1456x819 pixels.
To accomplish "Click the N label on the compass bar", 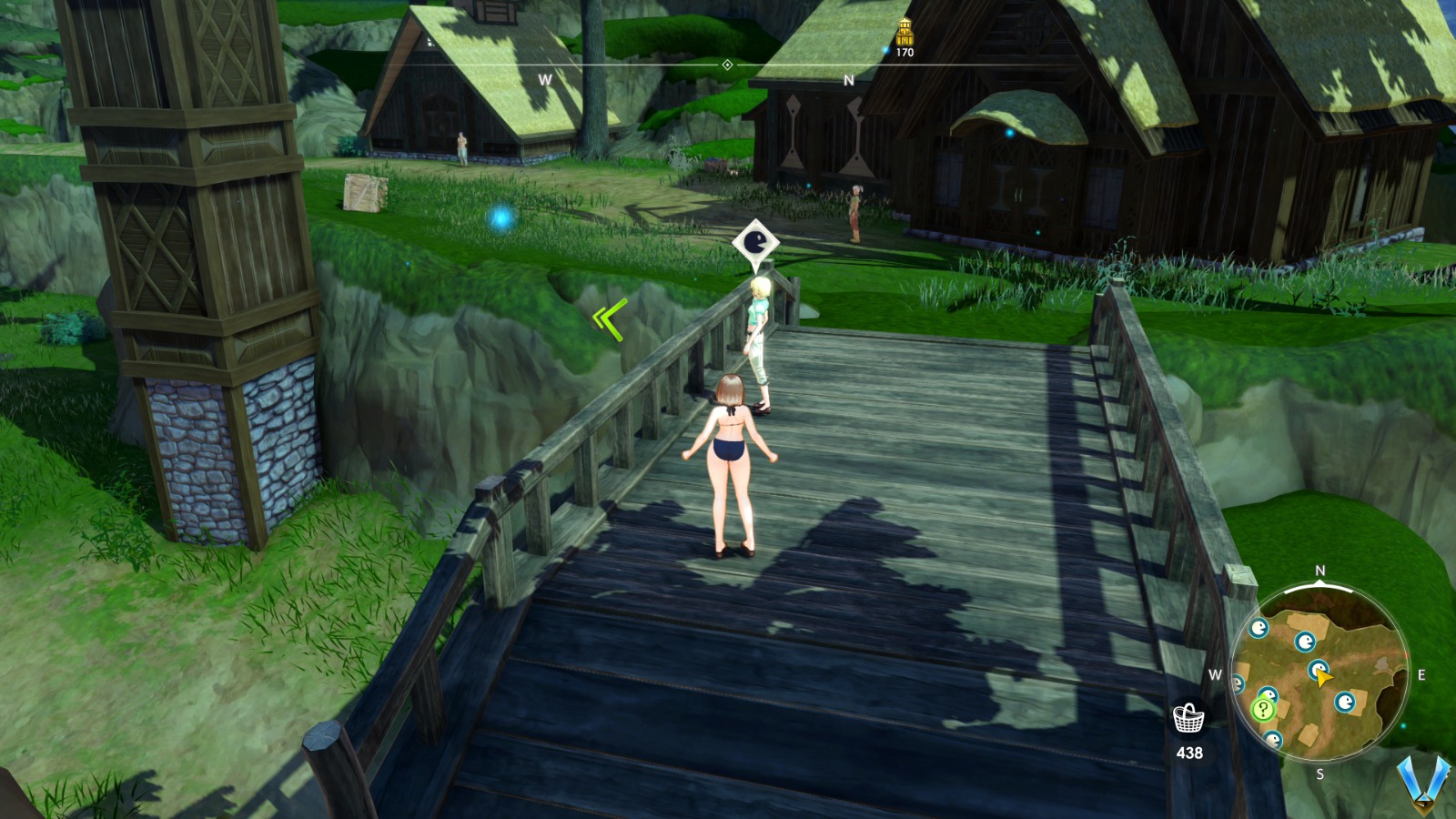I will 850,79.
